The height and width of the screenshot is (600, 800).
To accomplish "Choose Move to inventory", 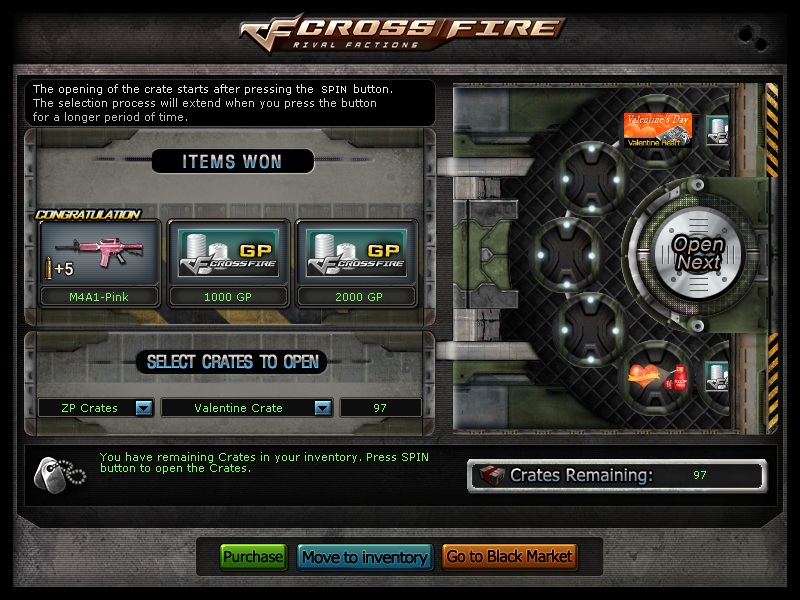I will pos(364,557).
